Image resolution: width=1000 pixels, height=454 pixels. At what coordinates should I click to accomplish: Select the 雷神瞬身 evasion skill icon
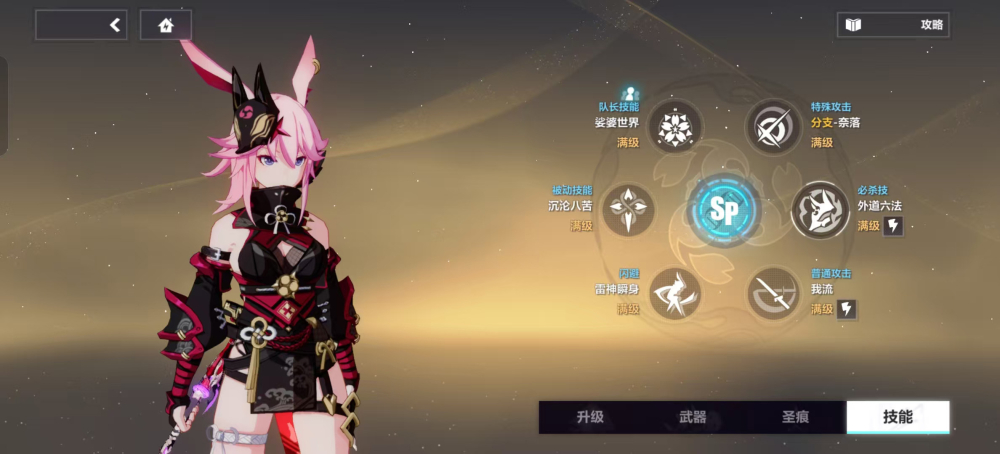[x=676, y=293]
